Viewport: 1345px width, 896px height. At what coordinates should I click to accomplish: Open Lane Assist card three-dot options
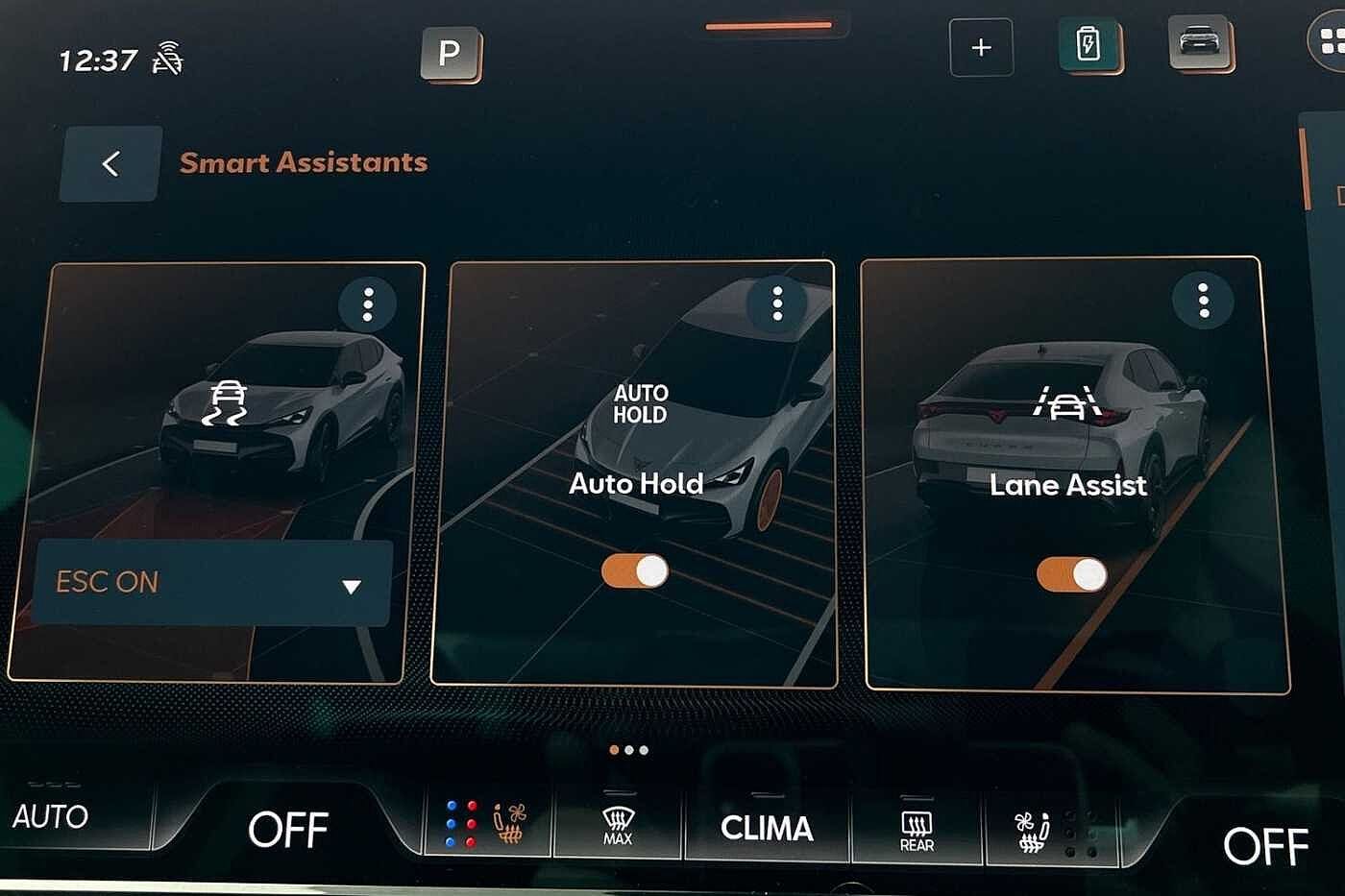tap(1203, 301)
